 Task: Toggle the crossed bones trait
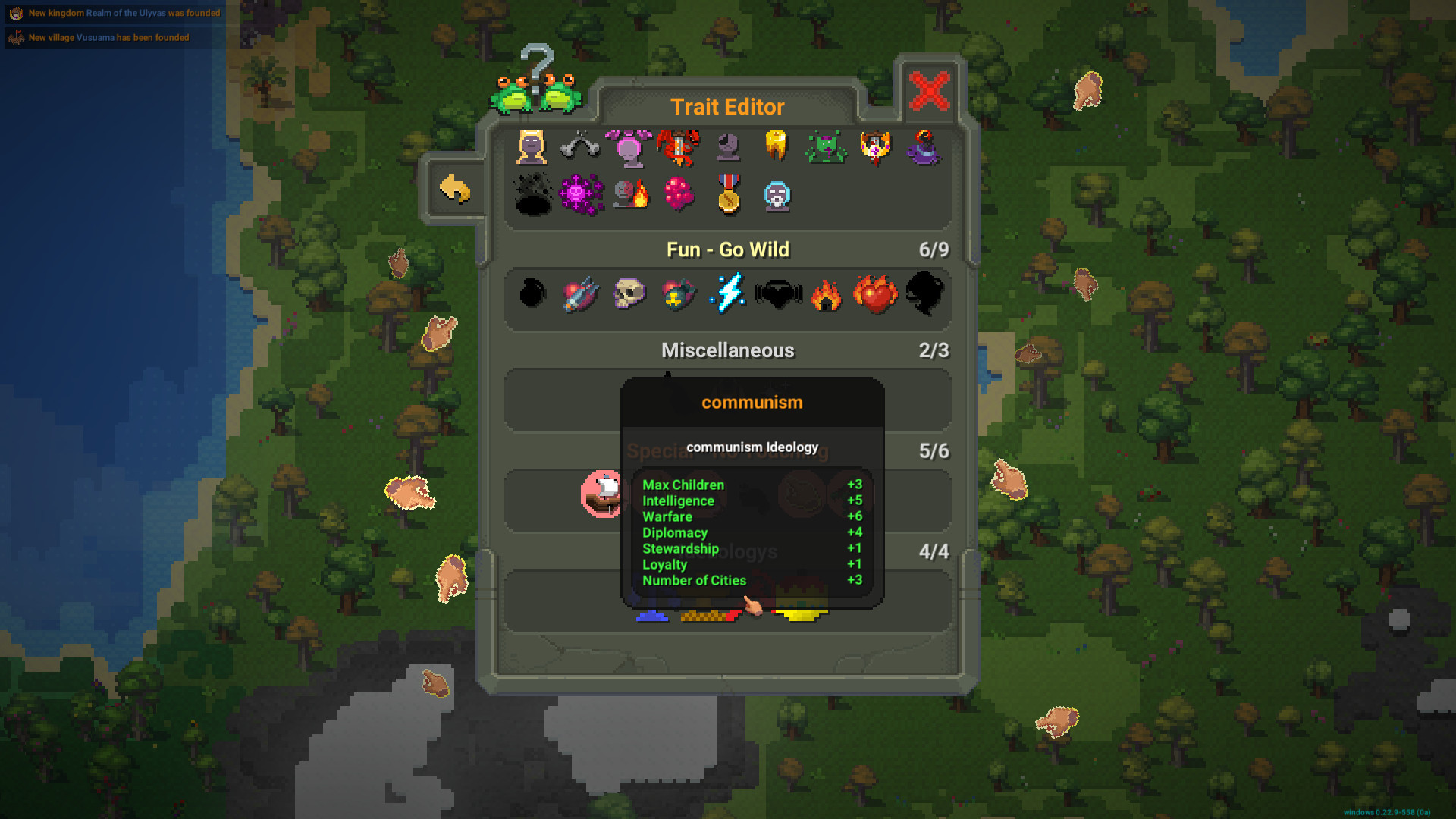point(580,148)
